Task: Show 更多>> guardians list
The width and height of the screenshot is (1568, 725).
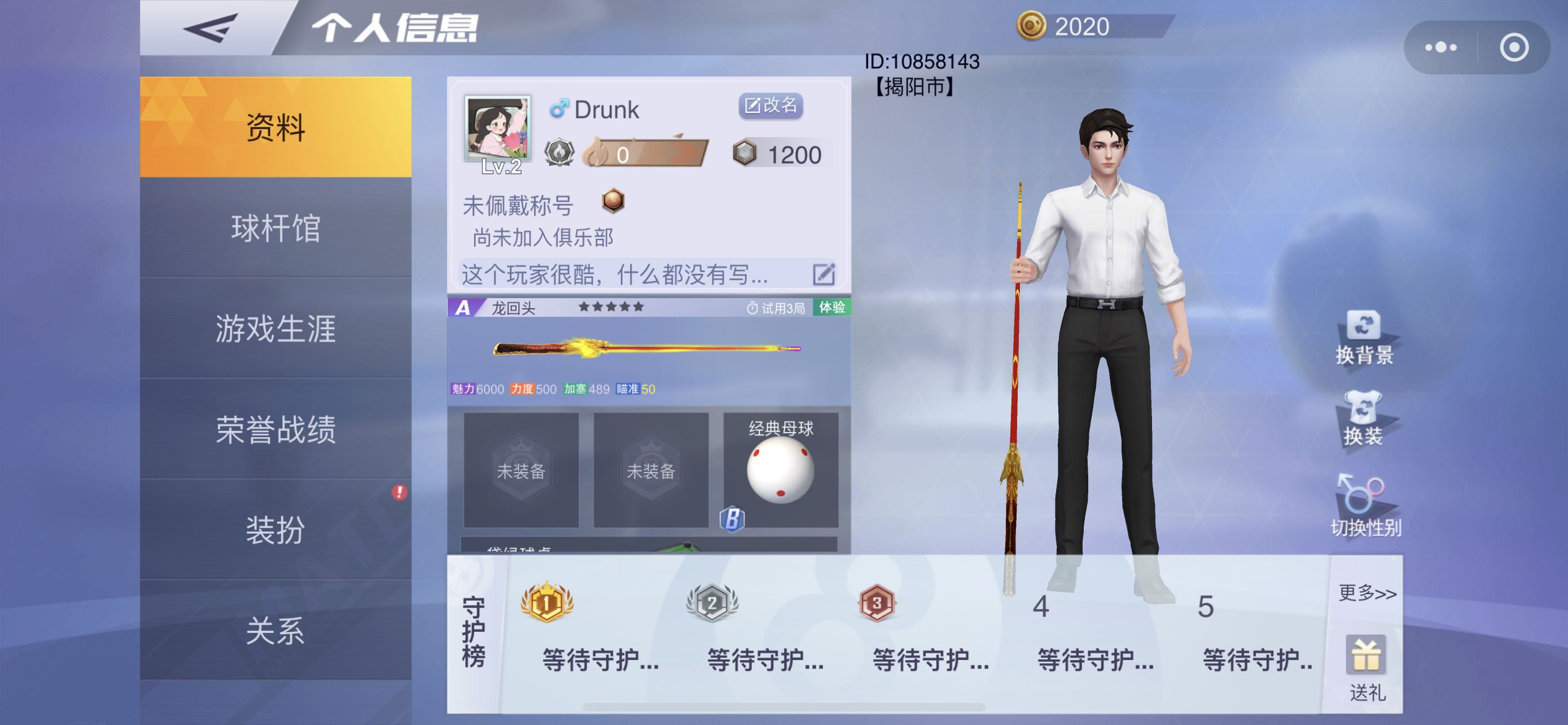Action: [x=1366, y=593]
